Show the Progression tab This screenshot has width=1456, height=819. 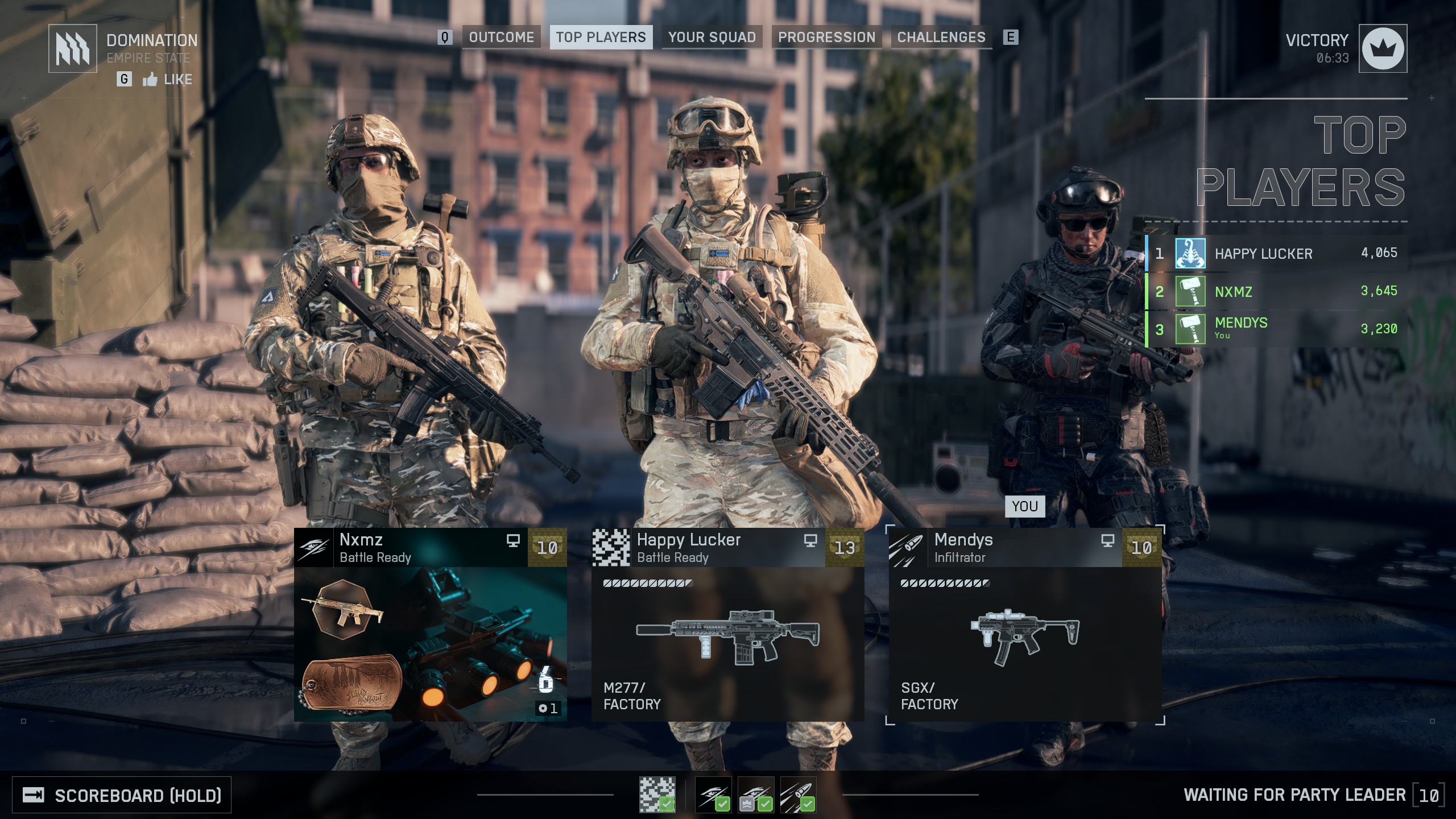pyautogui.click(x=826, y=38)
